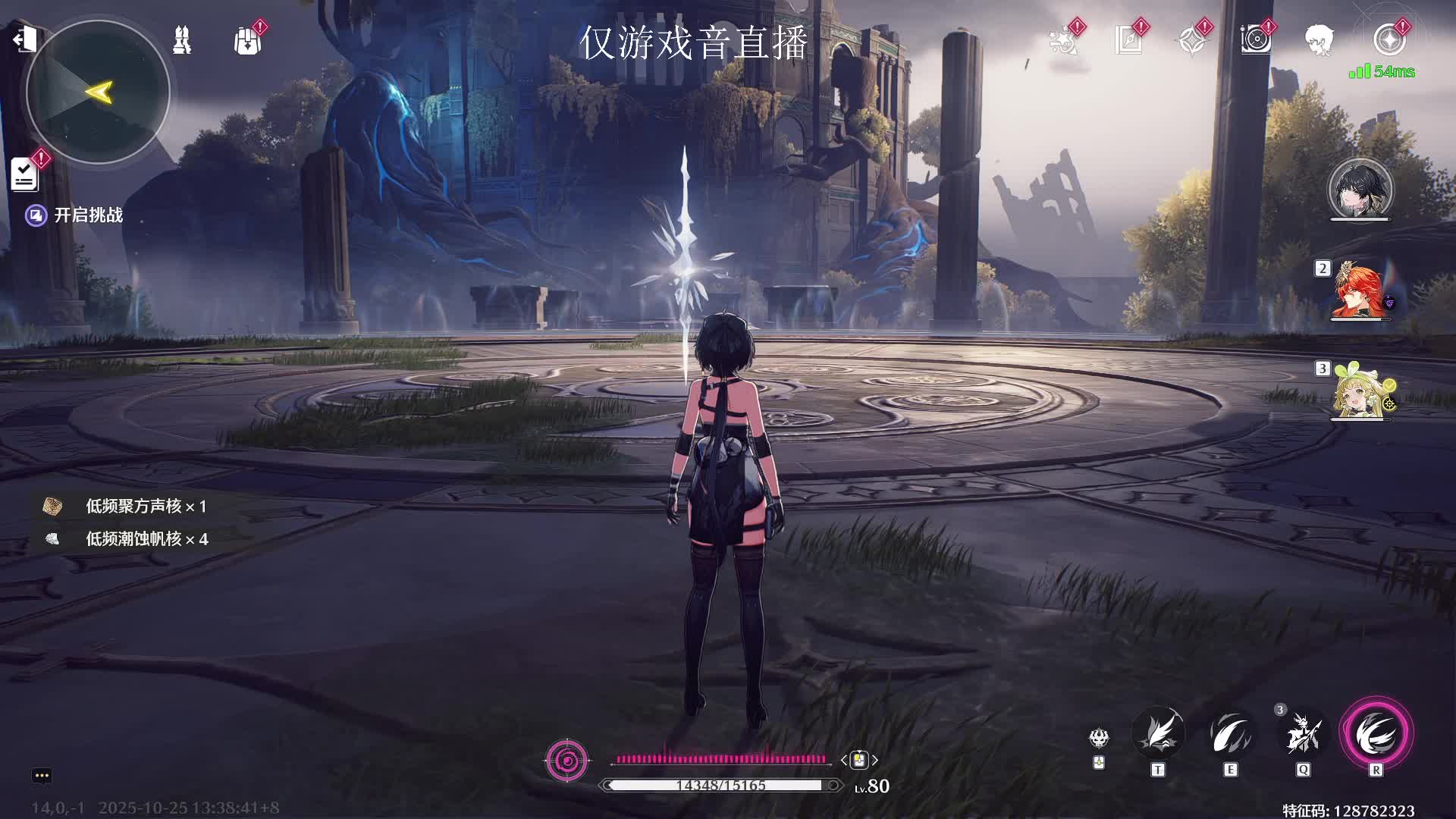This screenshot has width=1456, height=819.
Task: Trigger the E resonance skill icon
Action: point(1230,734)
